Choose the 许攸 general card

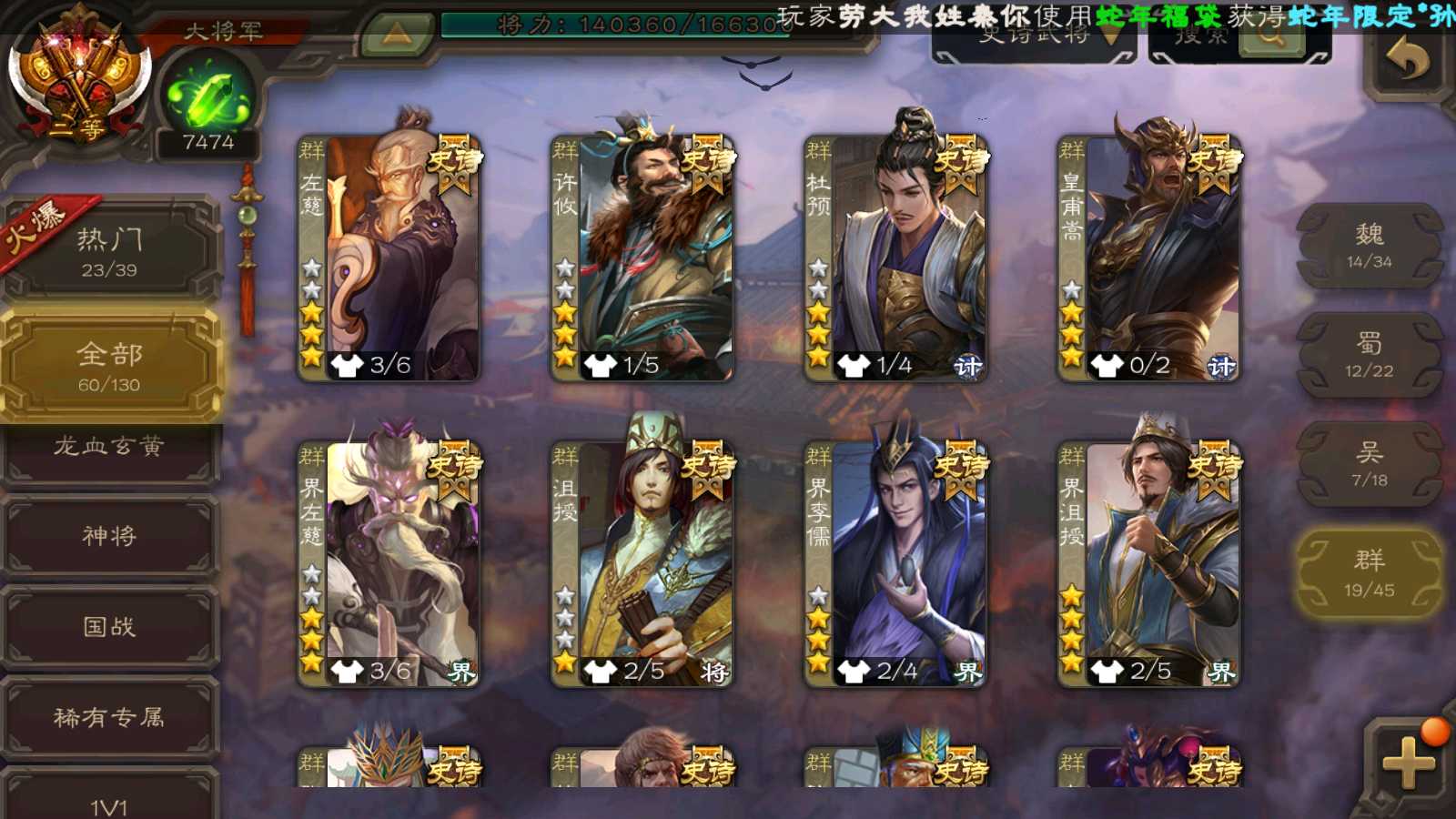click(642, 257)
